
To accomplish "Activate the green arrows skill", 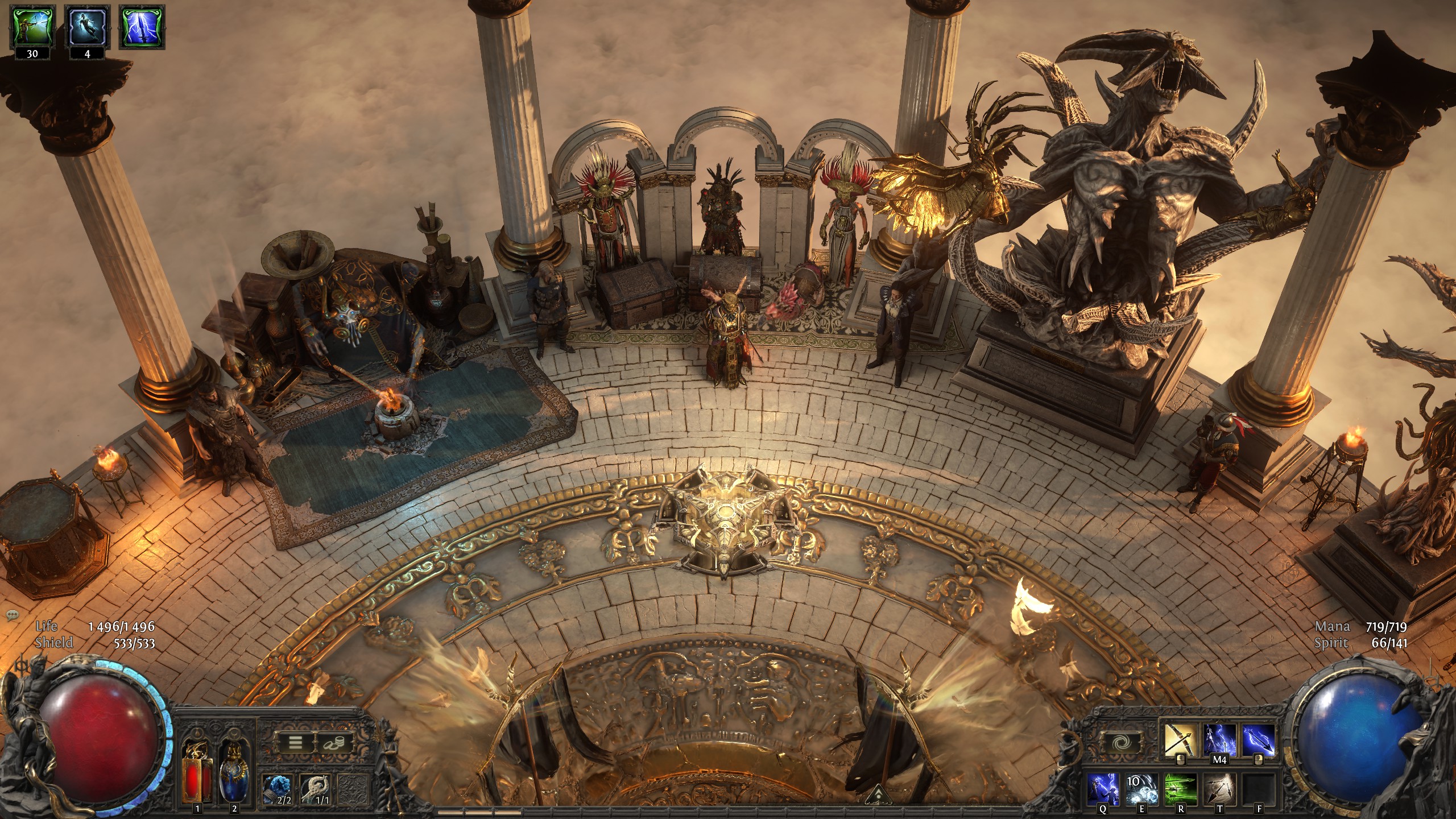I will point(1181,789).
